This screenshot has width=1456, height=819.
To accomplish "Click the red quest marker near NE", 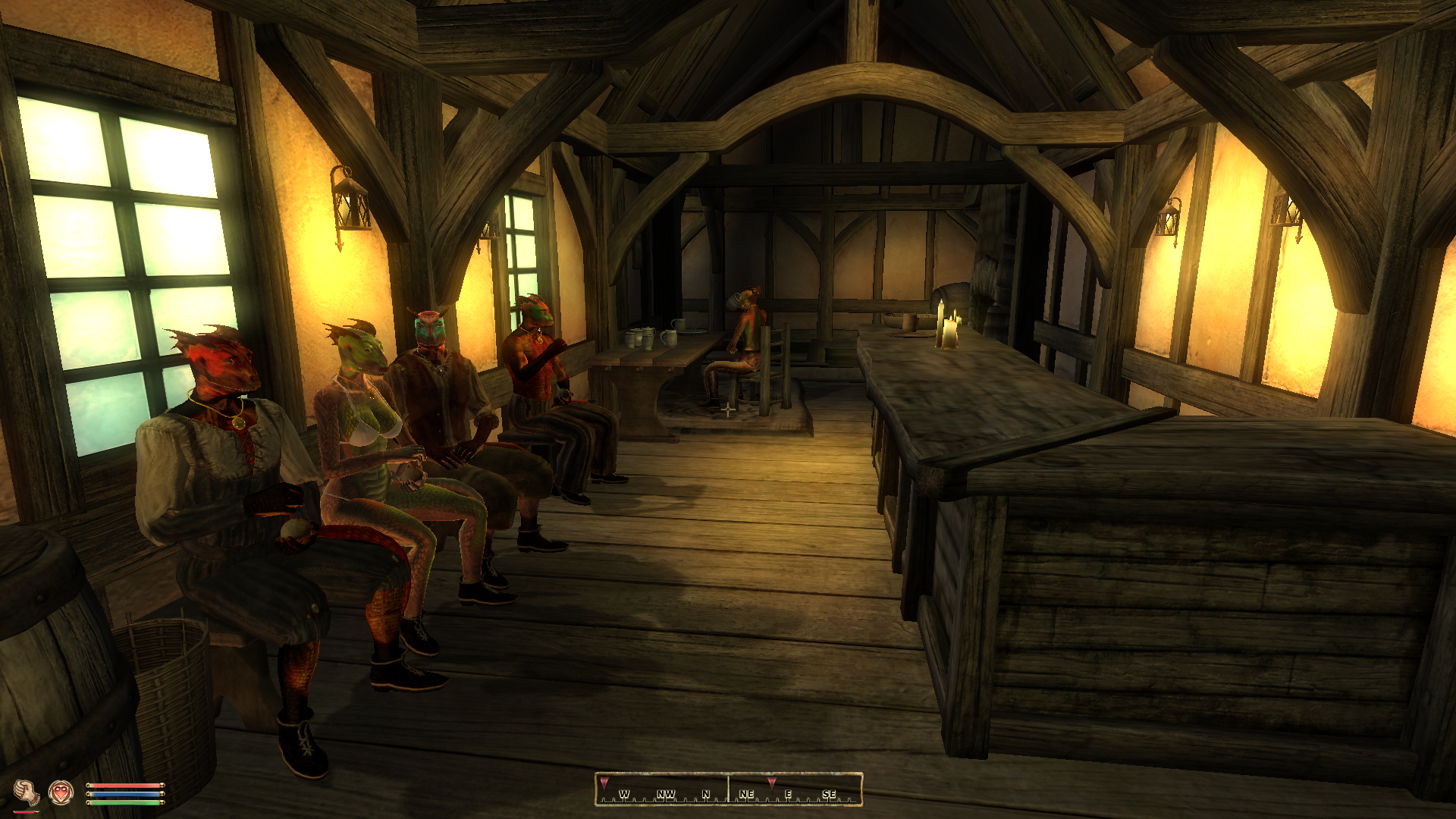I will point(771,782).
